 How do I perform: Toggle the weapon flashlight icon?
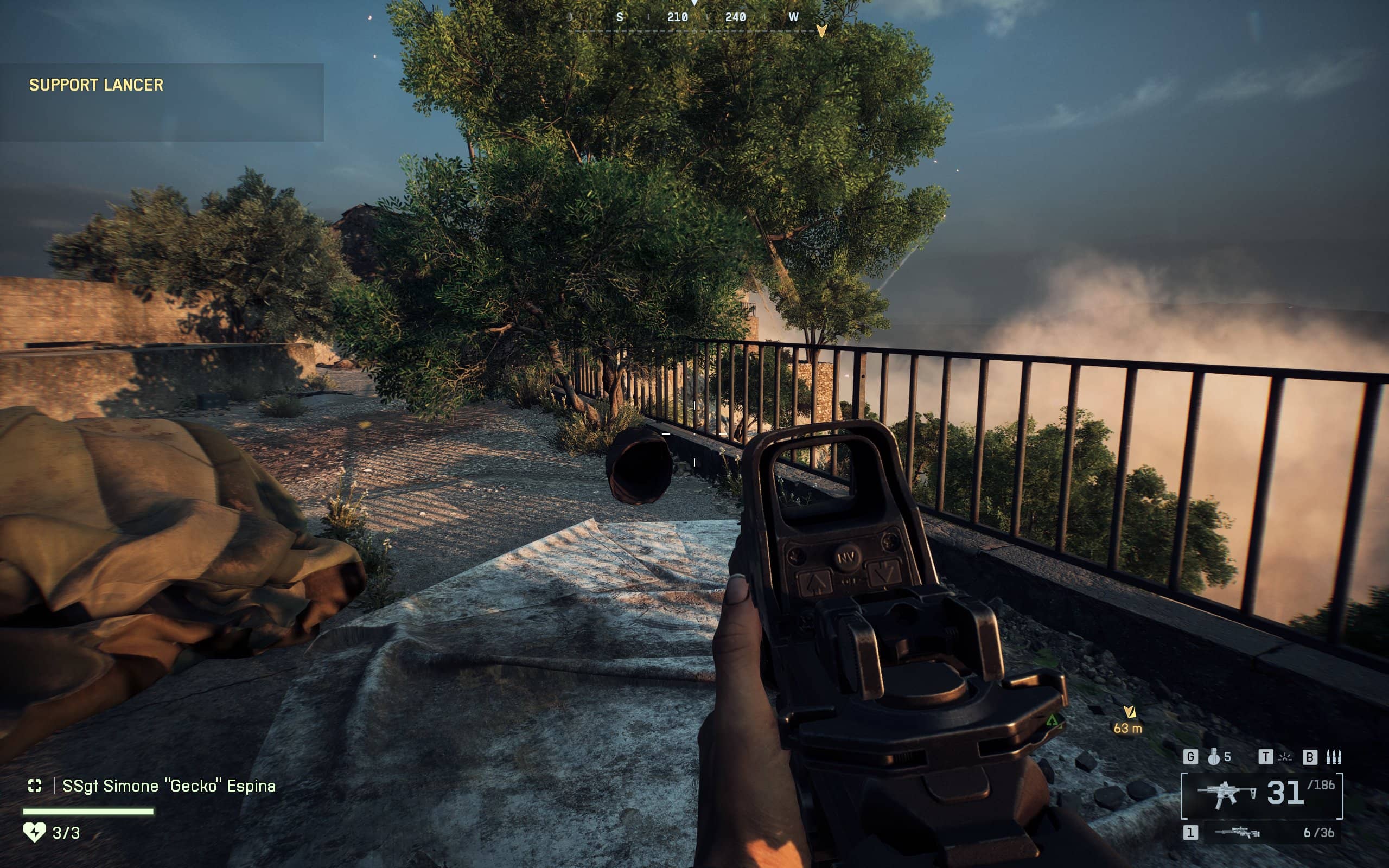tap(1285, 757)
